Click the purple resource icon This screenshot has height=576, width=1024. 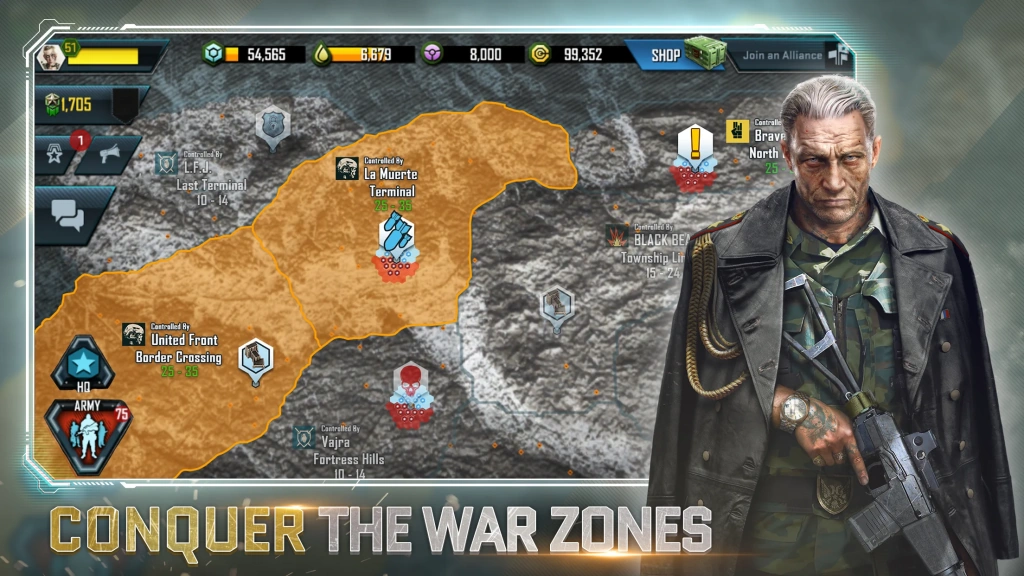click(433, 55)
